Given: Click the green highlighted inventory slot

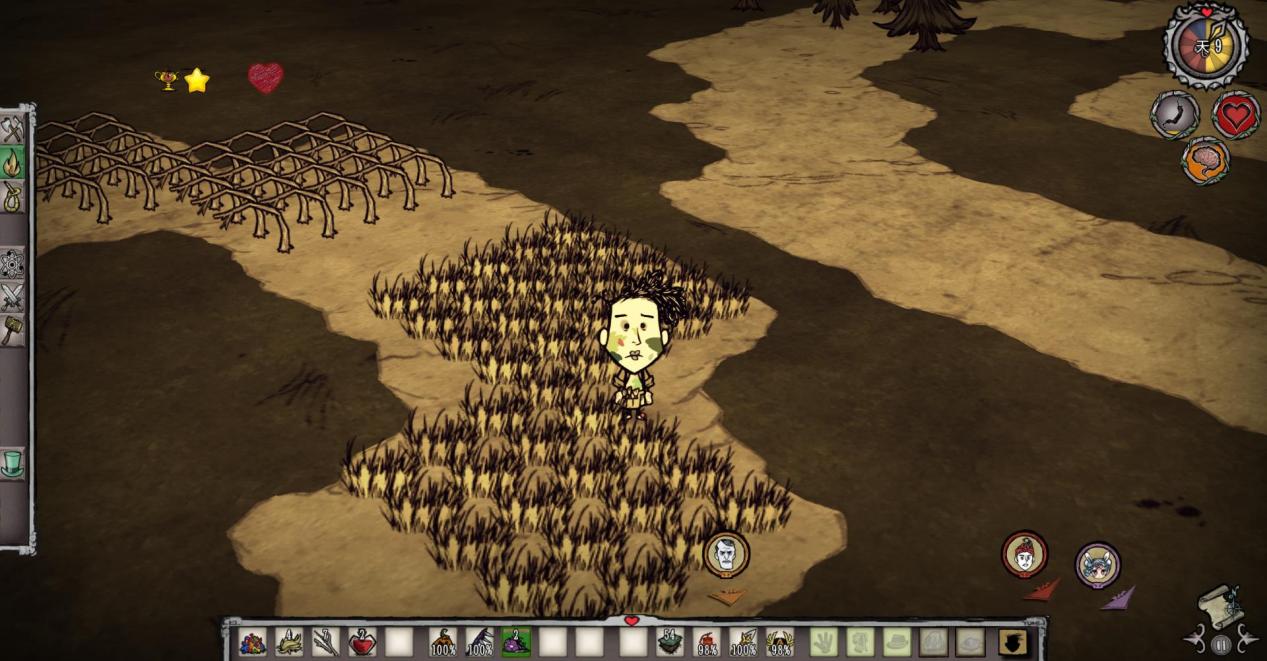Looking at the screenshot, I should click(516, 641).
